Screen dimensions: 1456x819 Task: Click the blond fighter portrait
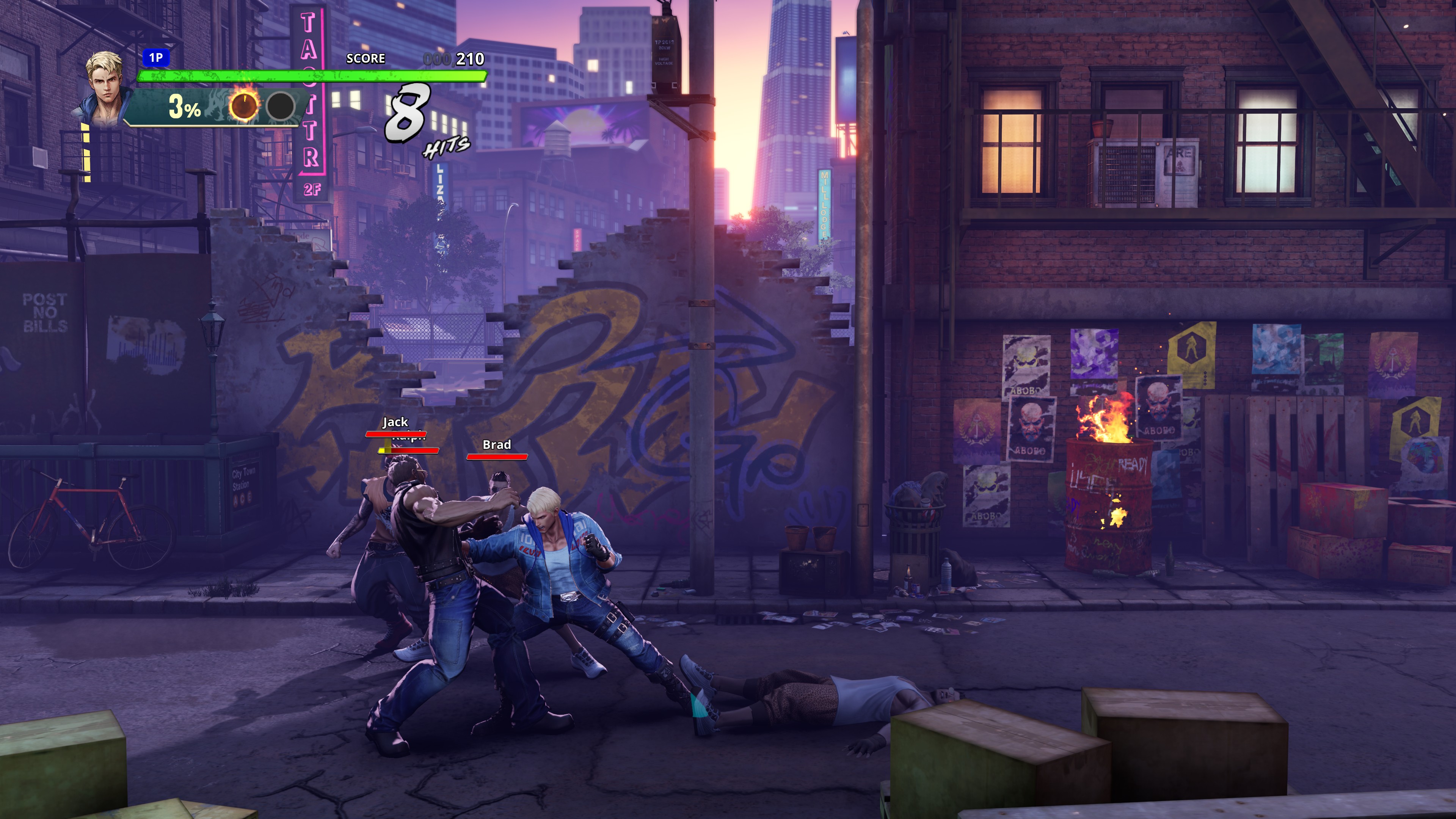[x=106, y=88]
